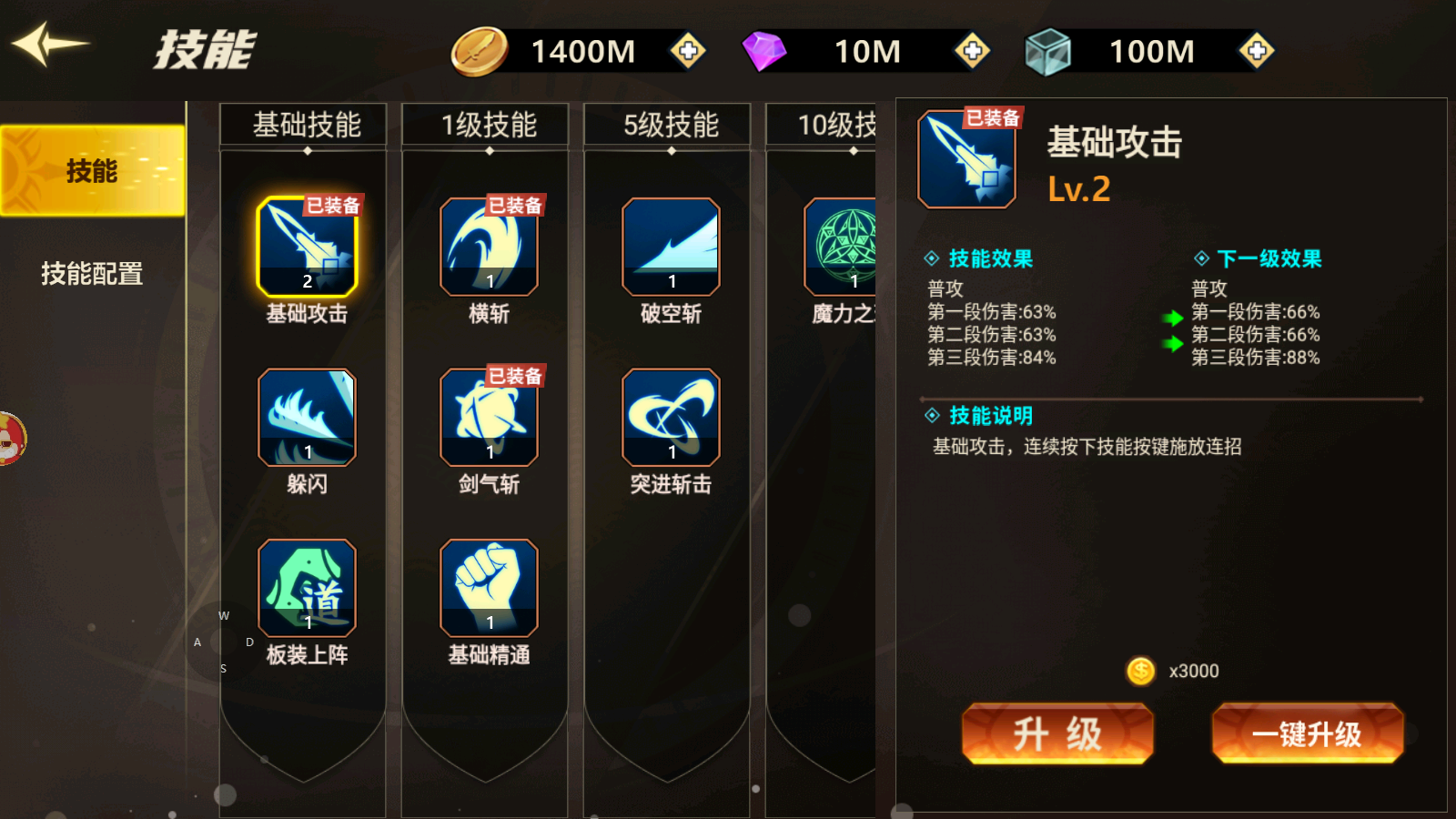
Task: Open the 板装上阵 skill details
Action: [305, 587]
